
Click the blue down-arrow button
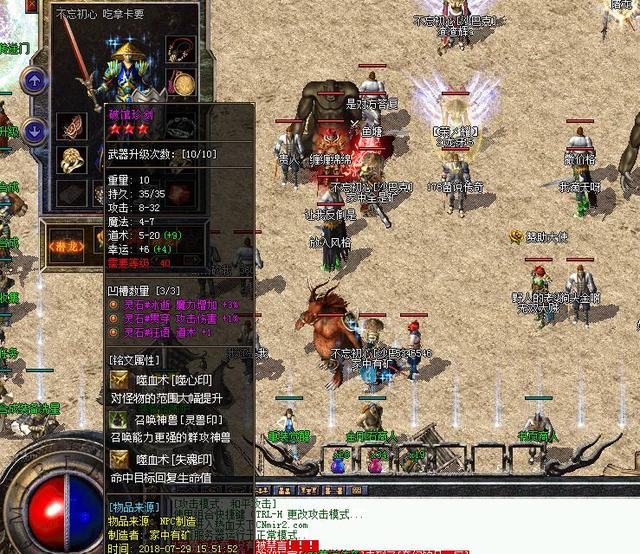coord(34,130)
